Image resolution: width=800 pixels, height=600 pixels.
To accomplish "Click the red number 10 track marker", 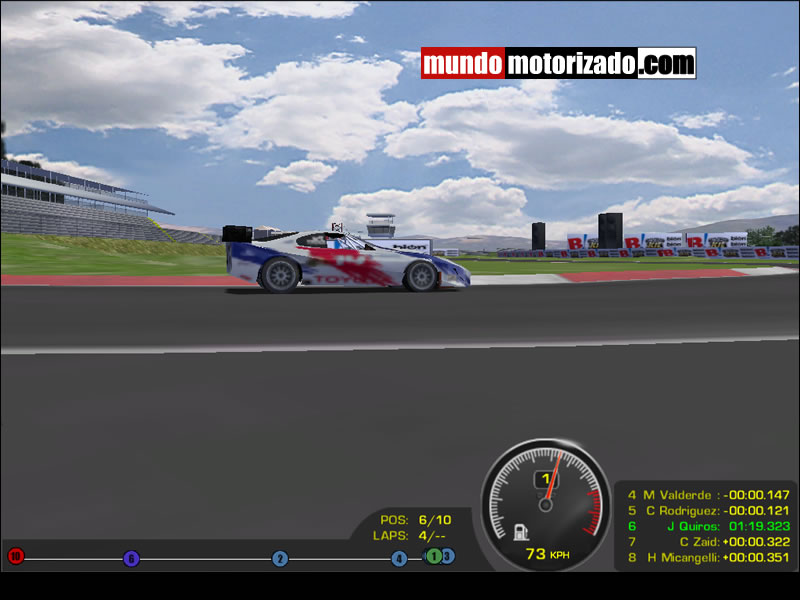I will pyautogui.click(x=15, y=556).
